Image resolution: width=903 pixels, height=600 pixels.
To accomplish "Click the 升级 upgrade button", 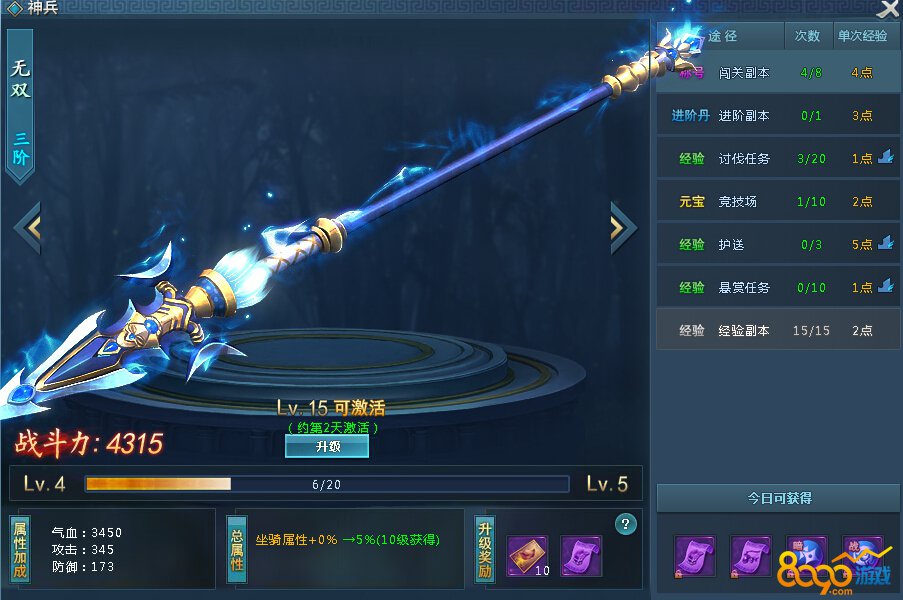I will 327,447.
